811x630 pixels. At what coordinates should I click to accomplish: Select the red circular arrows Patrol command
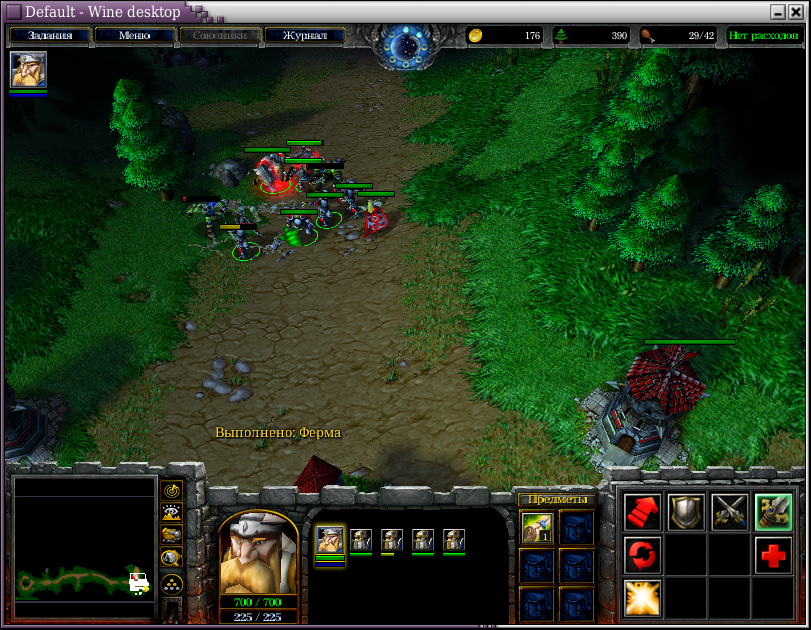(x=642, y=555)
